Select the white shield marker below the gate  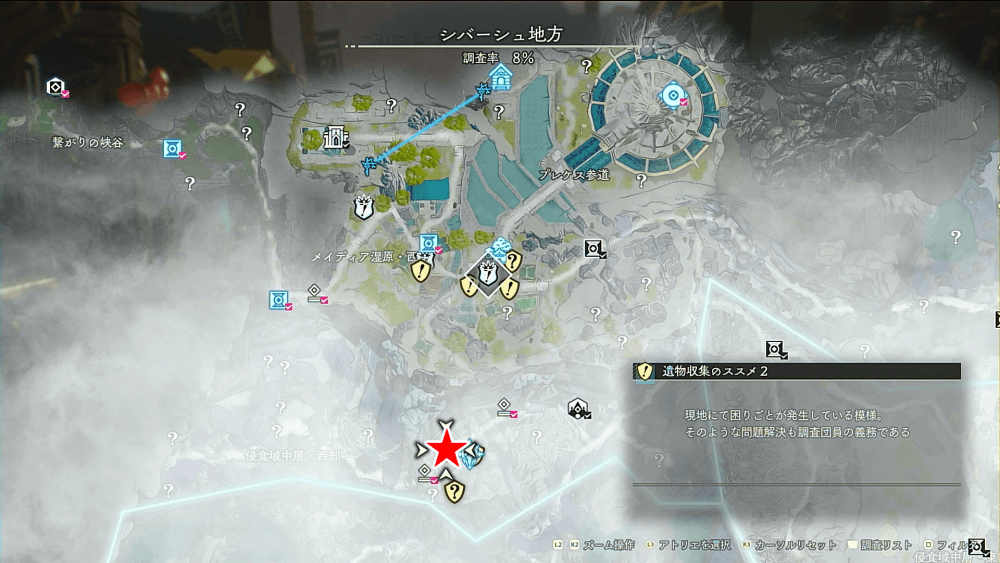(x=363, y=208)
